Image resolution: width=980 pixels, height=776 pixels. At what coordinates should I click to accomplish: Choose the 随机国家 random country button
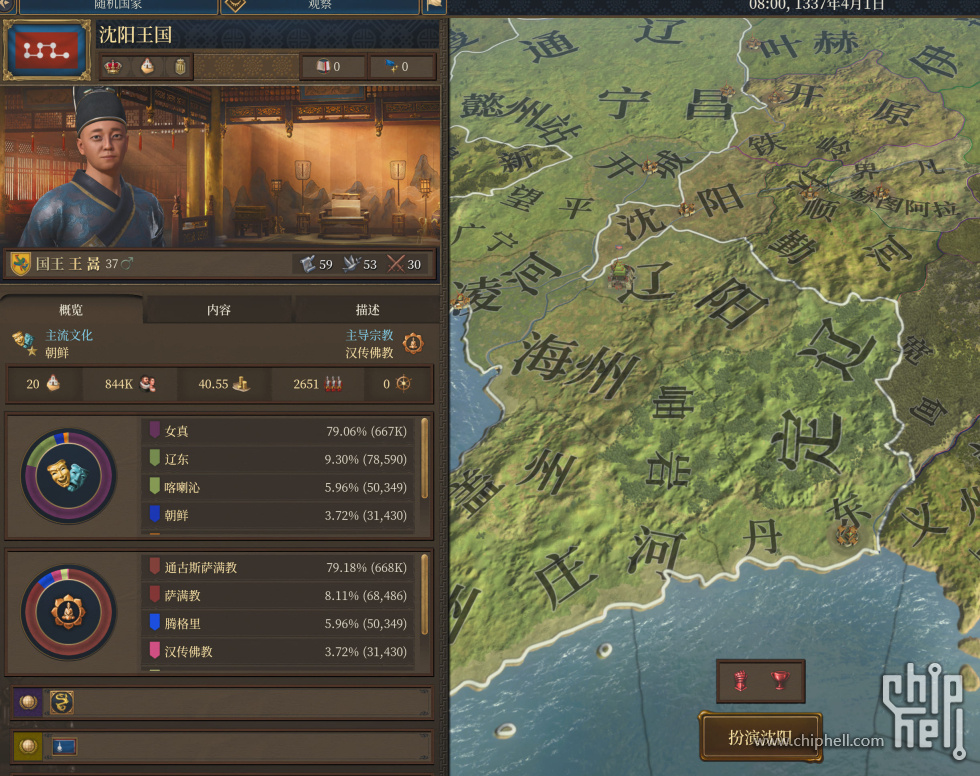tap(118, 5)
